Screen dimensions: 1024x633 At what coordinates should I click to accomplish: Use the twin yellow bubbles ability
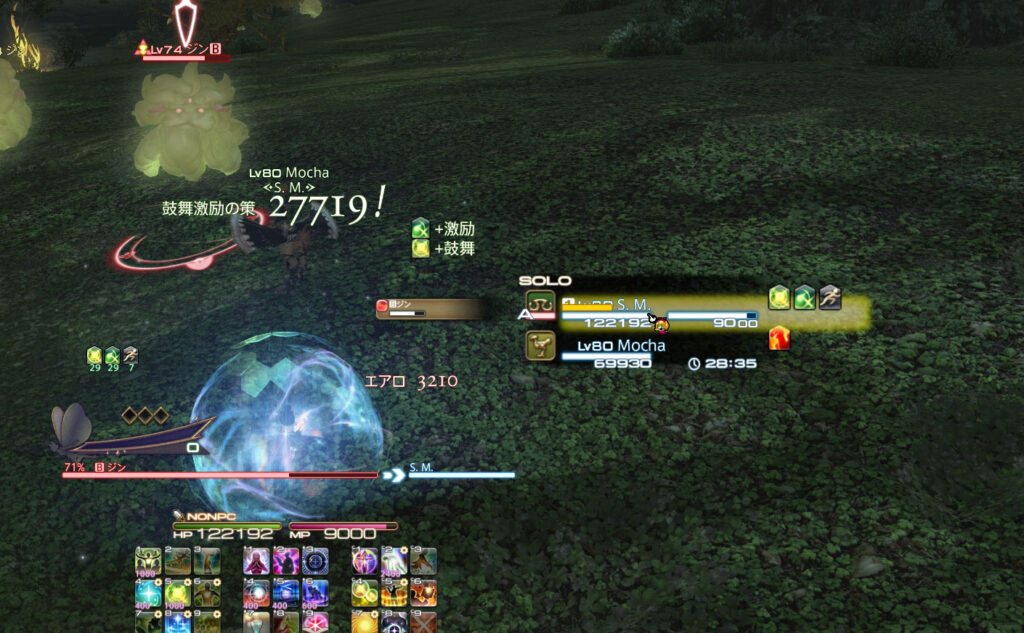[x=365, y=592]
